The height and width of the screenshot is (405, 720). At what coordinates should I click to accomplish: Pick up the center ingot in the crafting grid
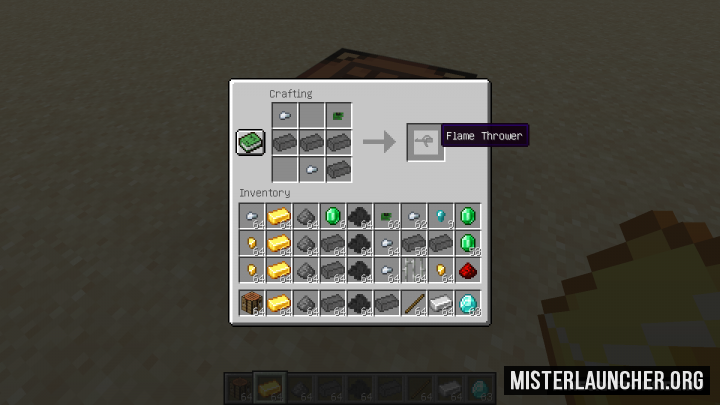click(311, 143)
